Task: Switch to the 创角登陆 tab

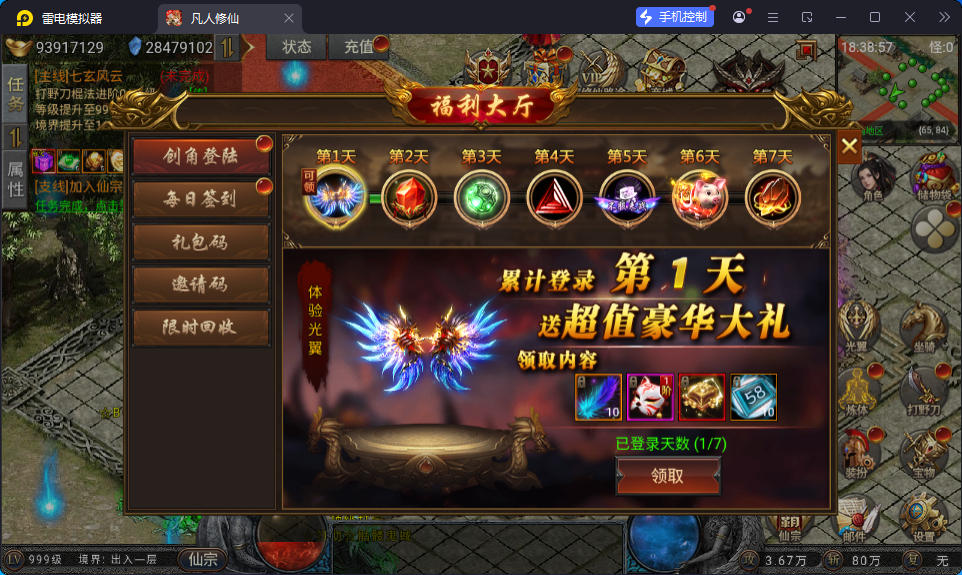Action: pyautogui.click(x=201, y=156)
